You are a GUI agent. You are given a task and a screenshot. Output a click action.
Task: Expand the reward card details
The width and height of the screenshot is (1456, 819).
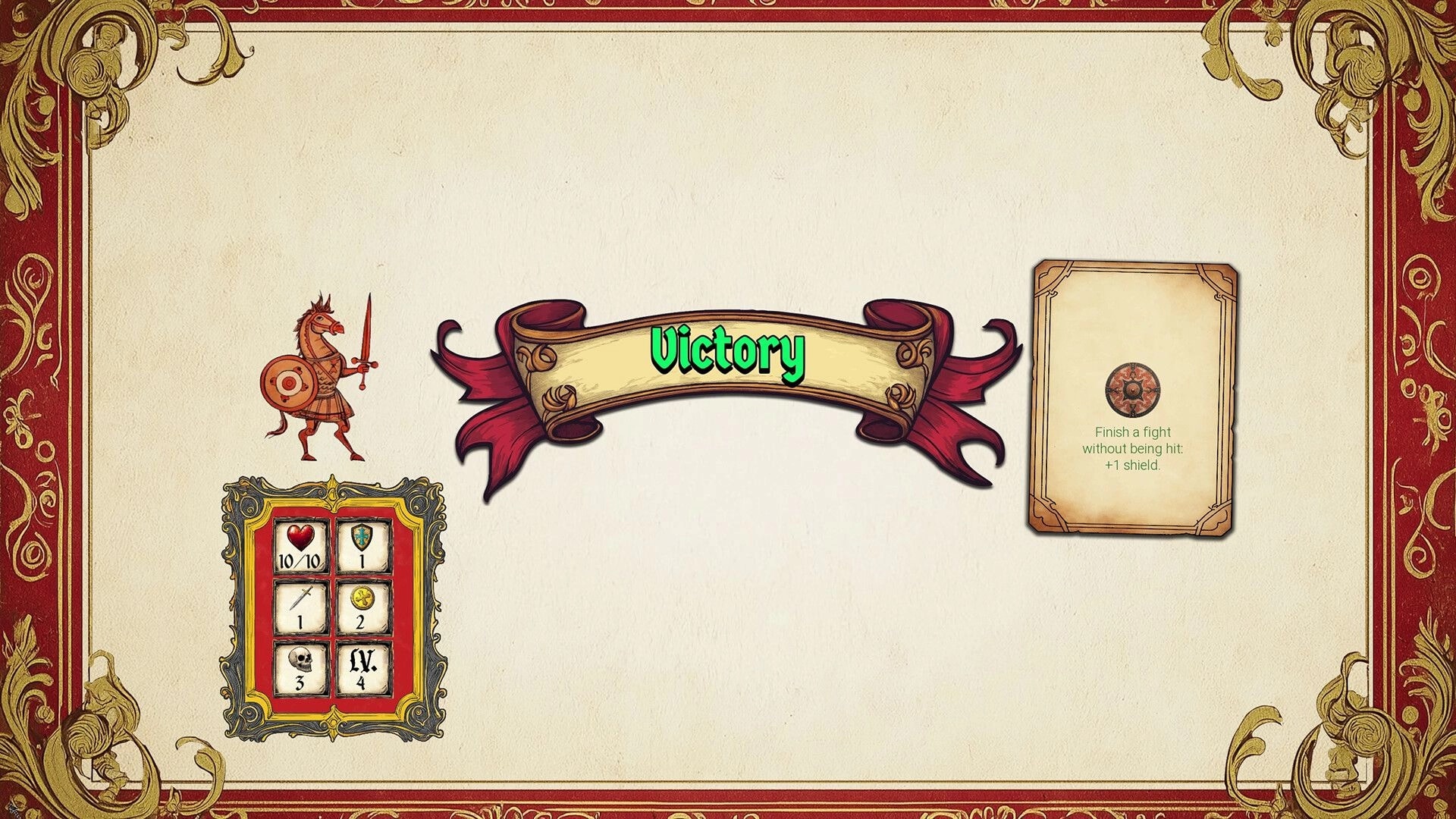tap(1134, 398)
